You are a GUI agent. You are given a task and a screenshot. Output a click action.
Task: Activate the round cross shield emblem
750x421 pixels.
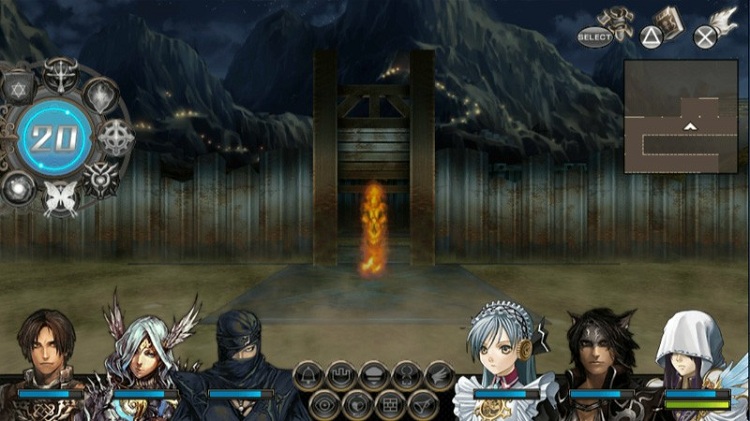(x=117, y=137)
